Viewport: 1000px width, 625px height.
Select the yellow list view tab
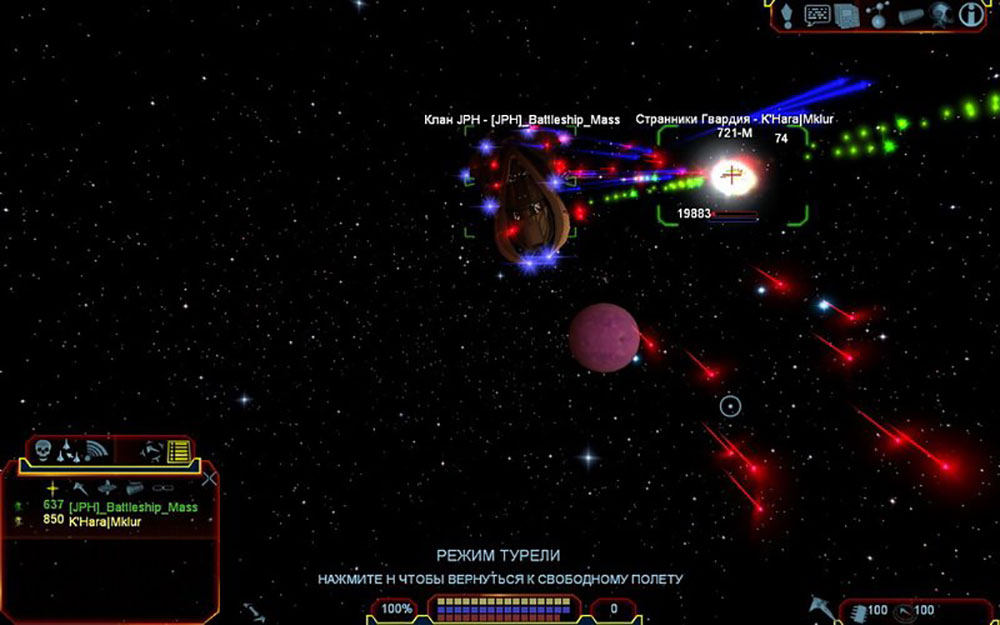point(178,452)
